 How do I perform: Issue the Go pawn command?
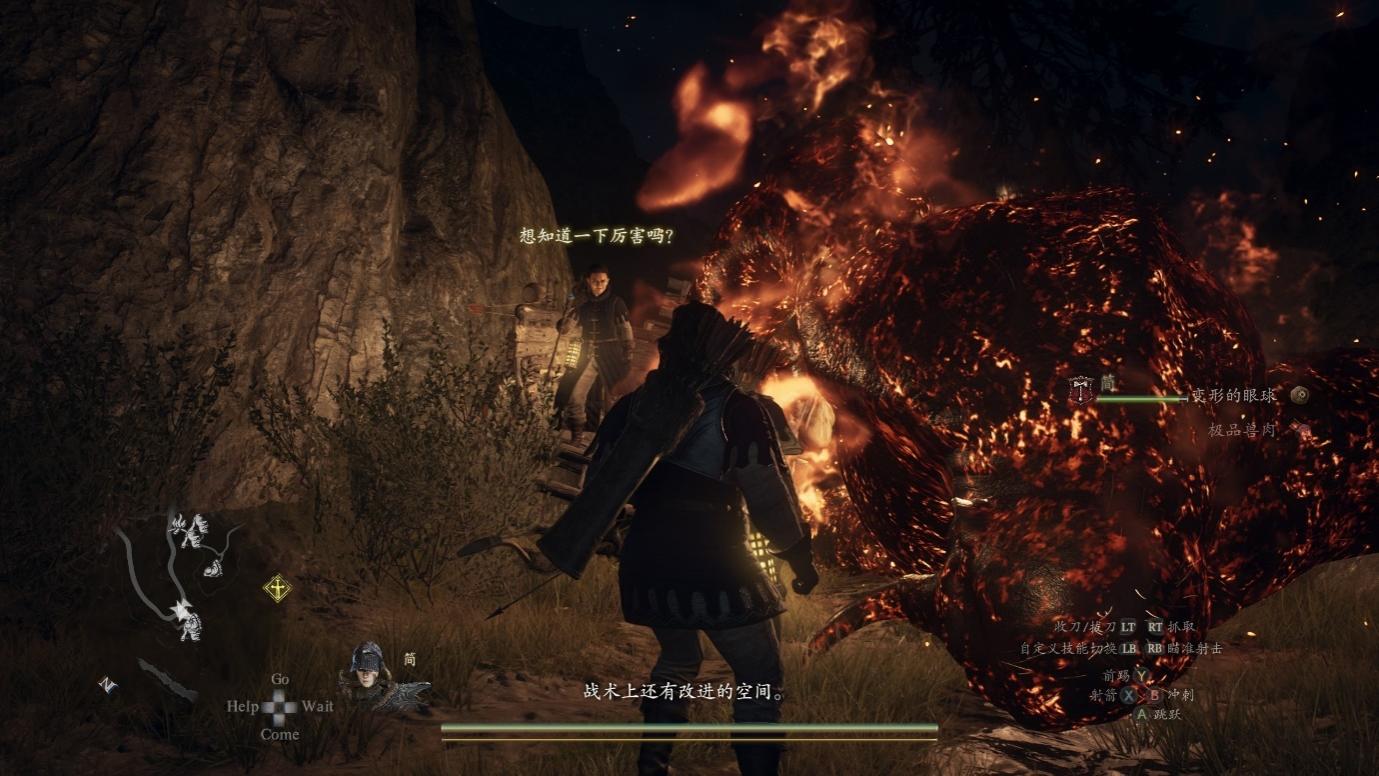[280, 679]
